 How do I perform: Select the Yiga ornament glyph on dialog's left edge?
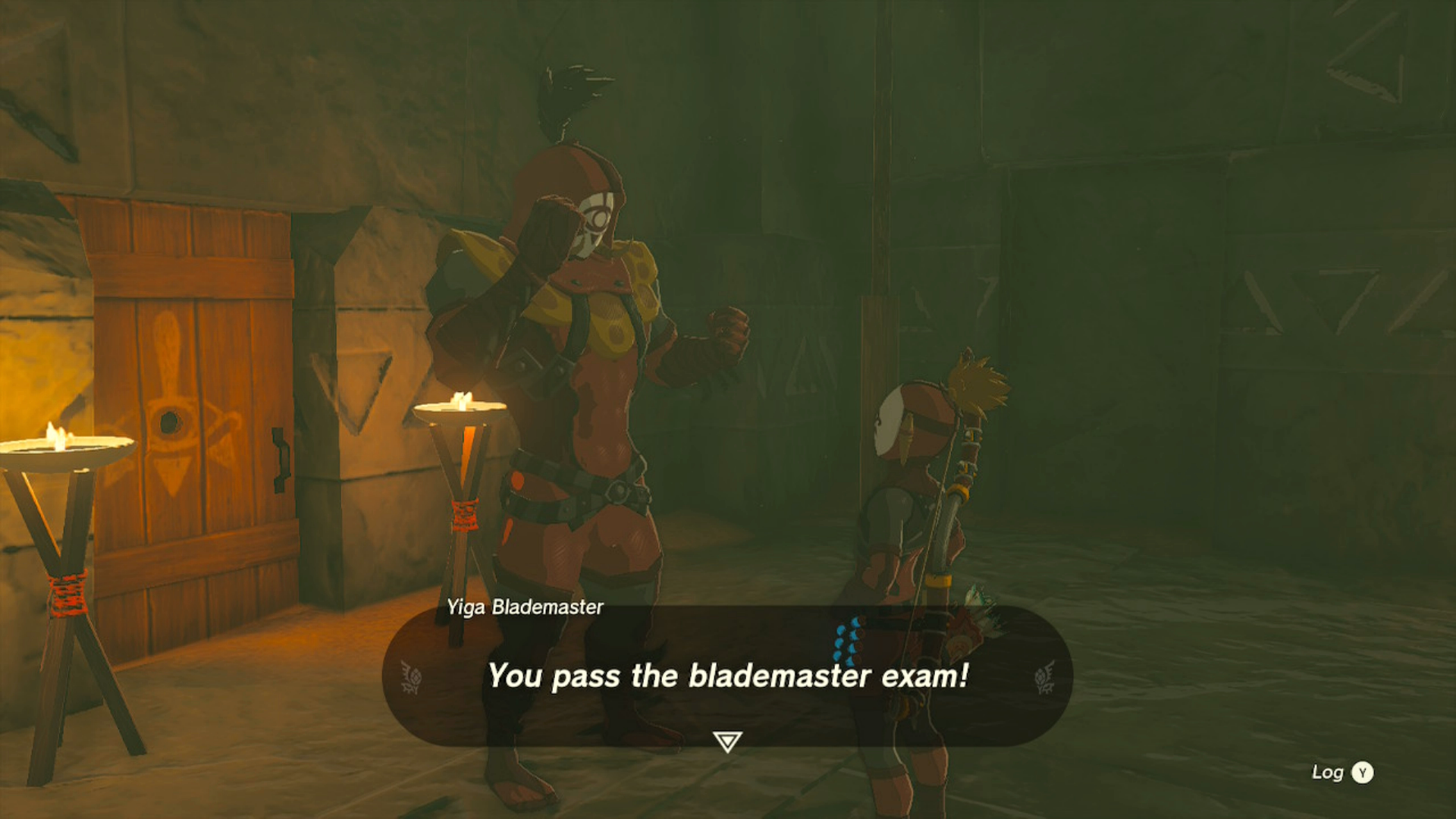409,677
